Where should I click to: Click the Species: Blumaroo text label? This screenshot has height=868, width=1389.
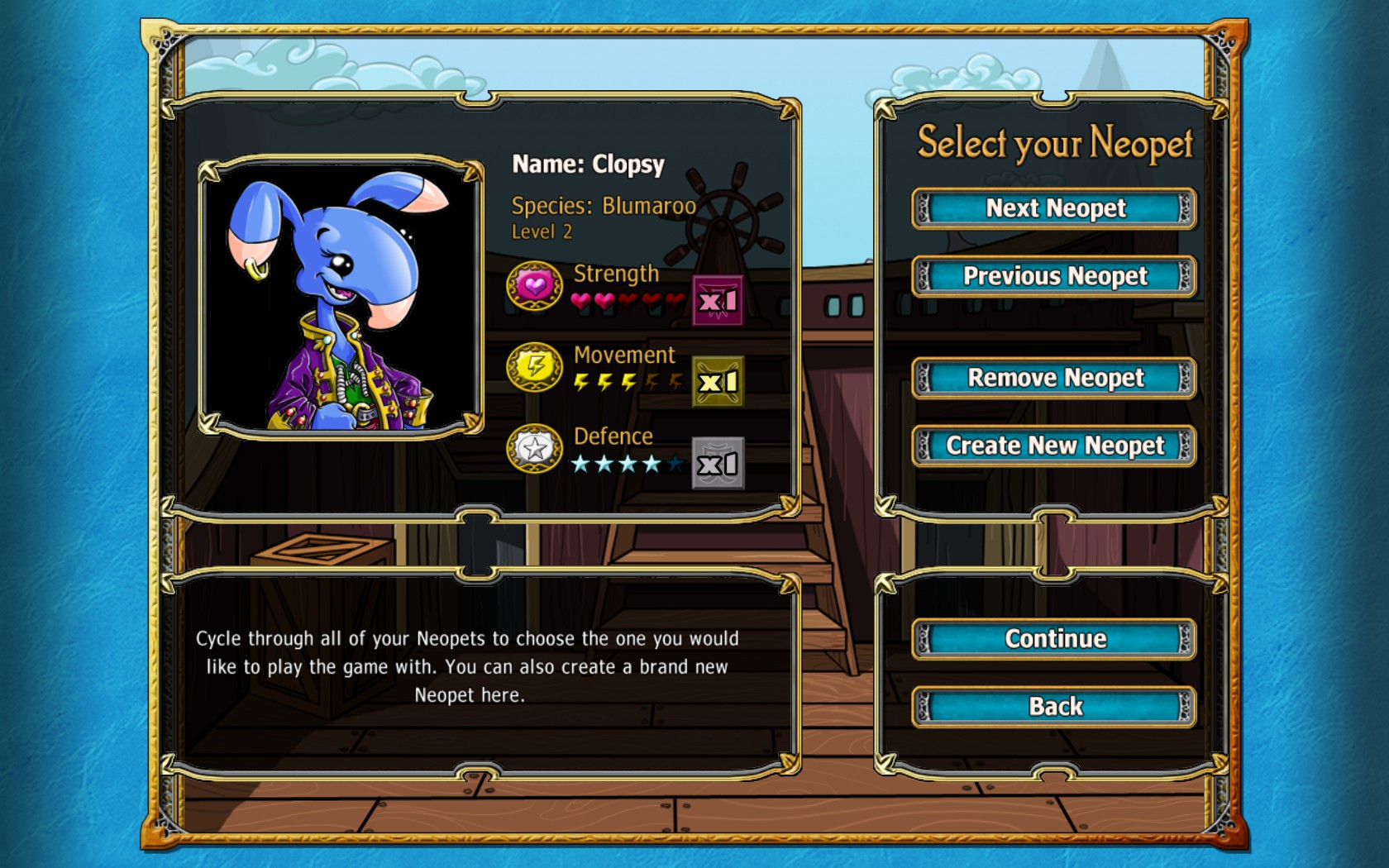604,207
